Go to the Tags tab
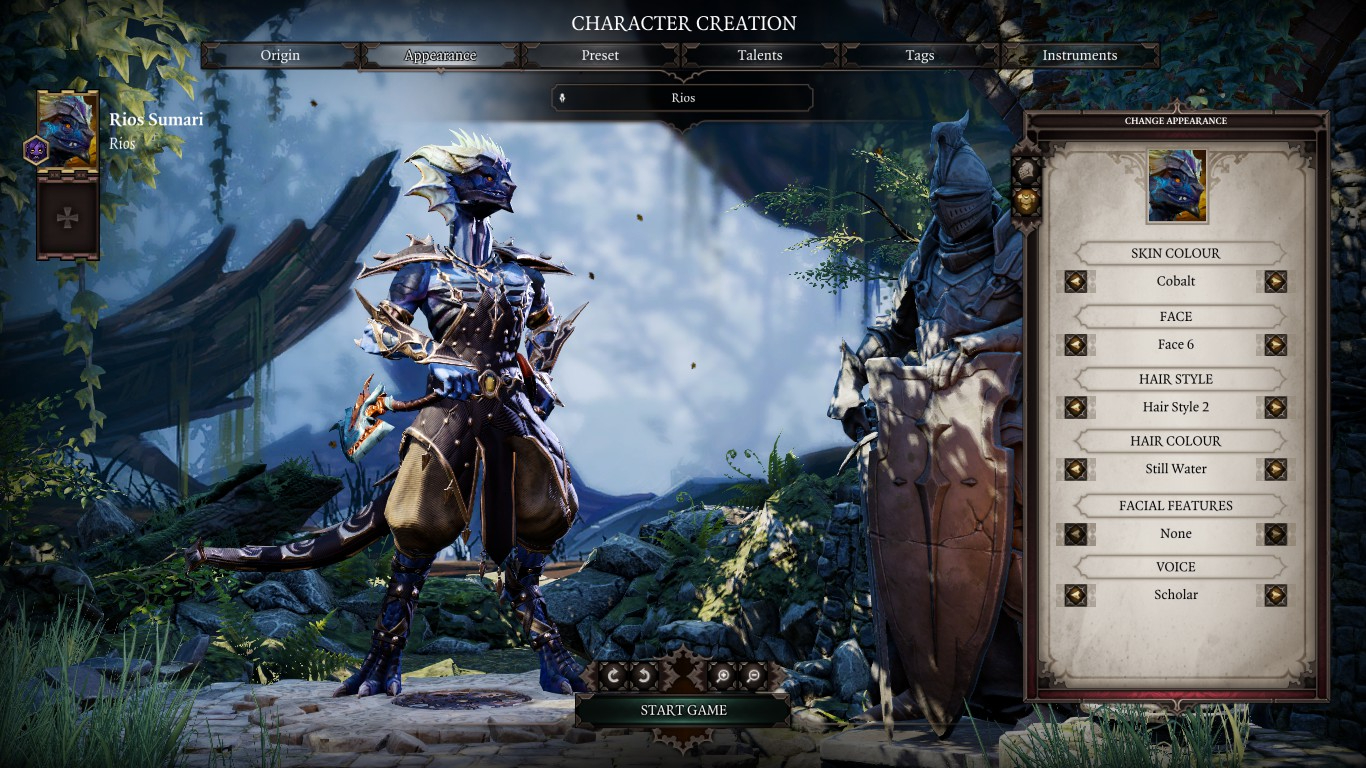 [919, 56]
